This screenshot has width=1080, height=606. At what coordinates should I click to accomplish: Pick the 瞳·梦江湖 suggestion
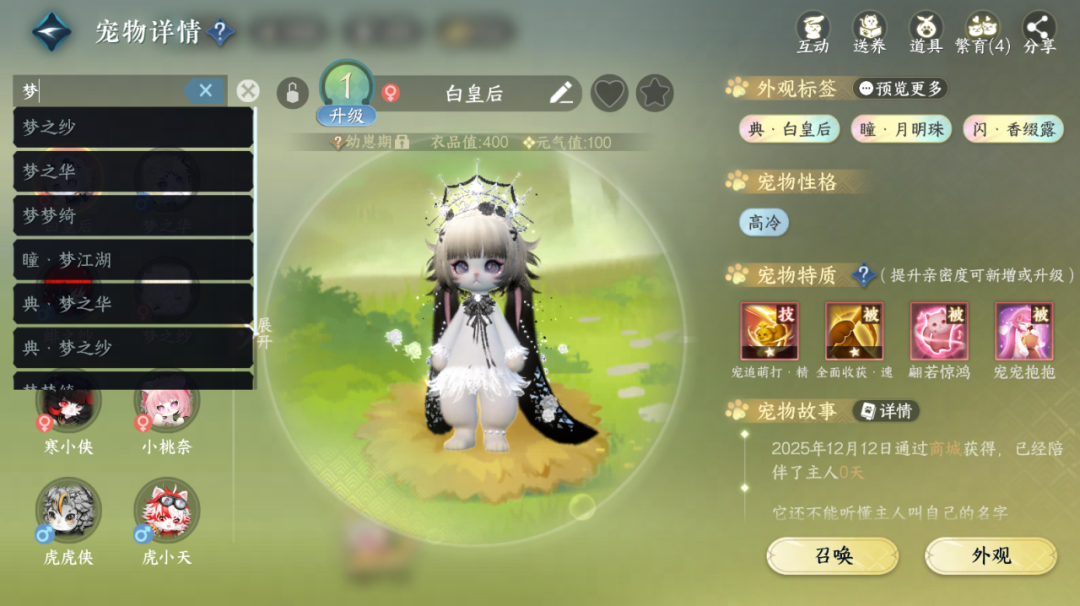(132, 260)
